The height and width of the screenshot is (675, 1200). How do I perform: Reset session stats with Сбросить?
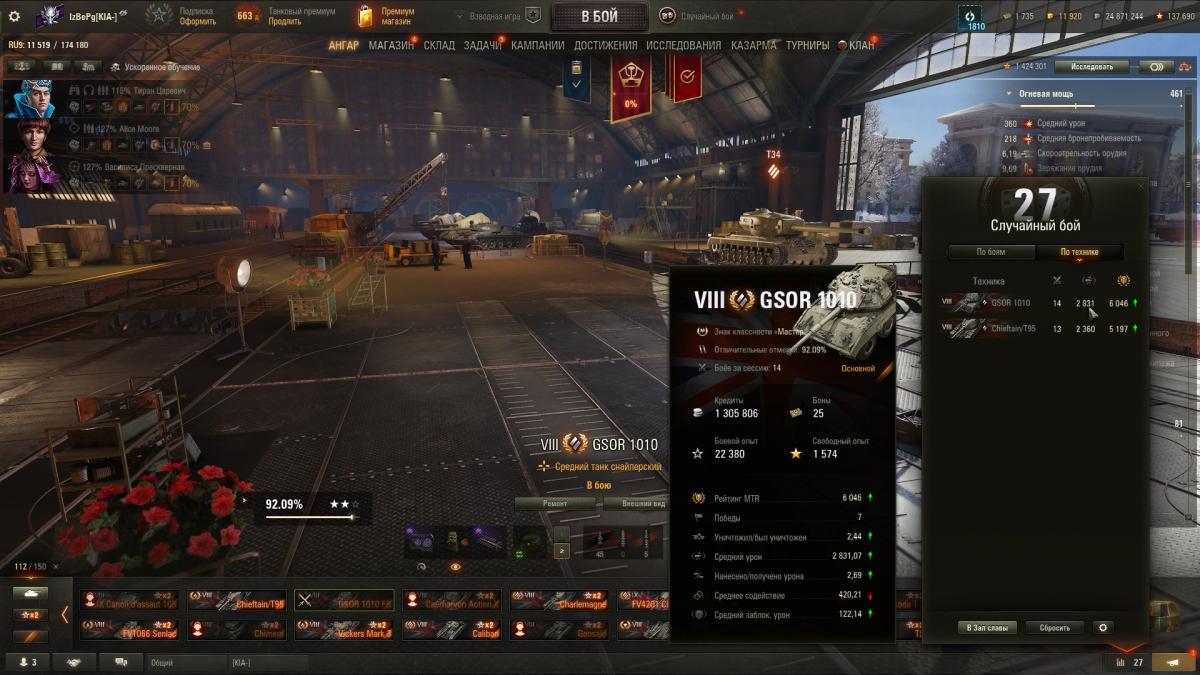(x=1054, y=628)
